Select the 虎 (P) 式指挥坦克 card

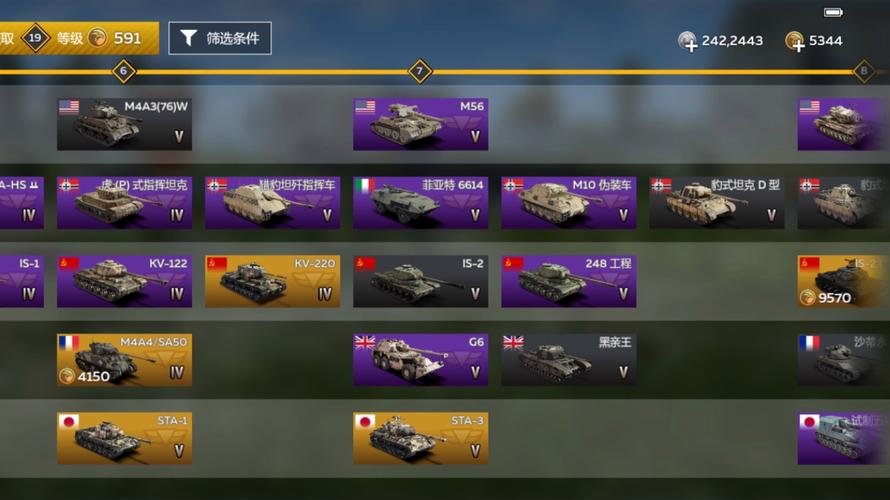click(124, 203)
